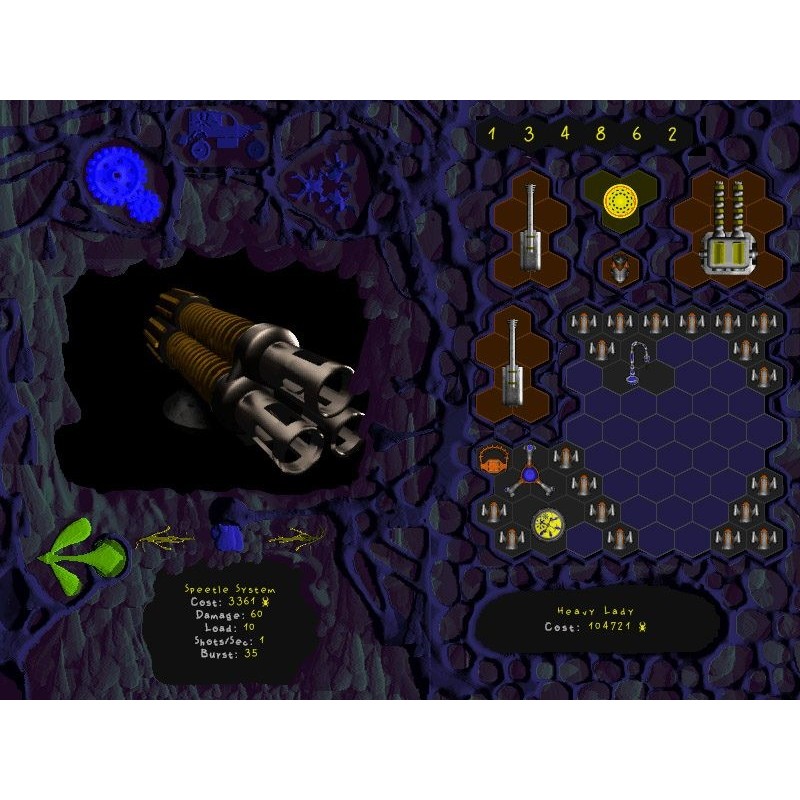The width and height of the screenshot is (800, 800).
Task: Select the blue blob between the arrows
Action: tap(230, 539)
